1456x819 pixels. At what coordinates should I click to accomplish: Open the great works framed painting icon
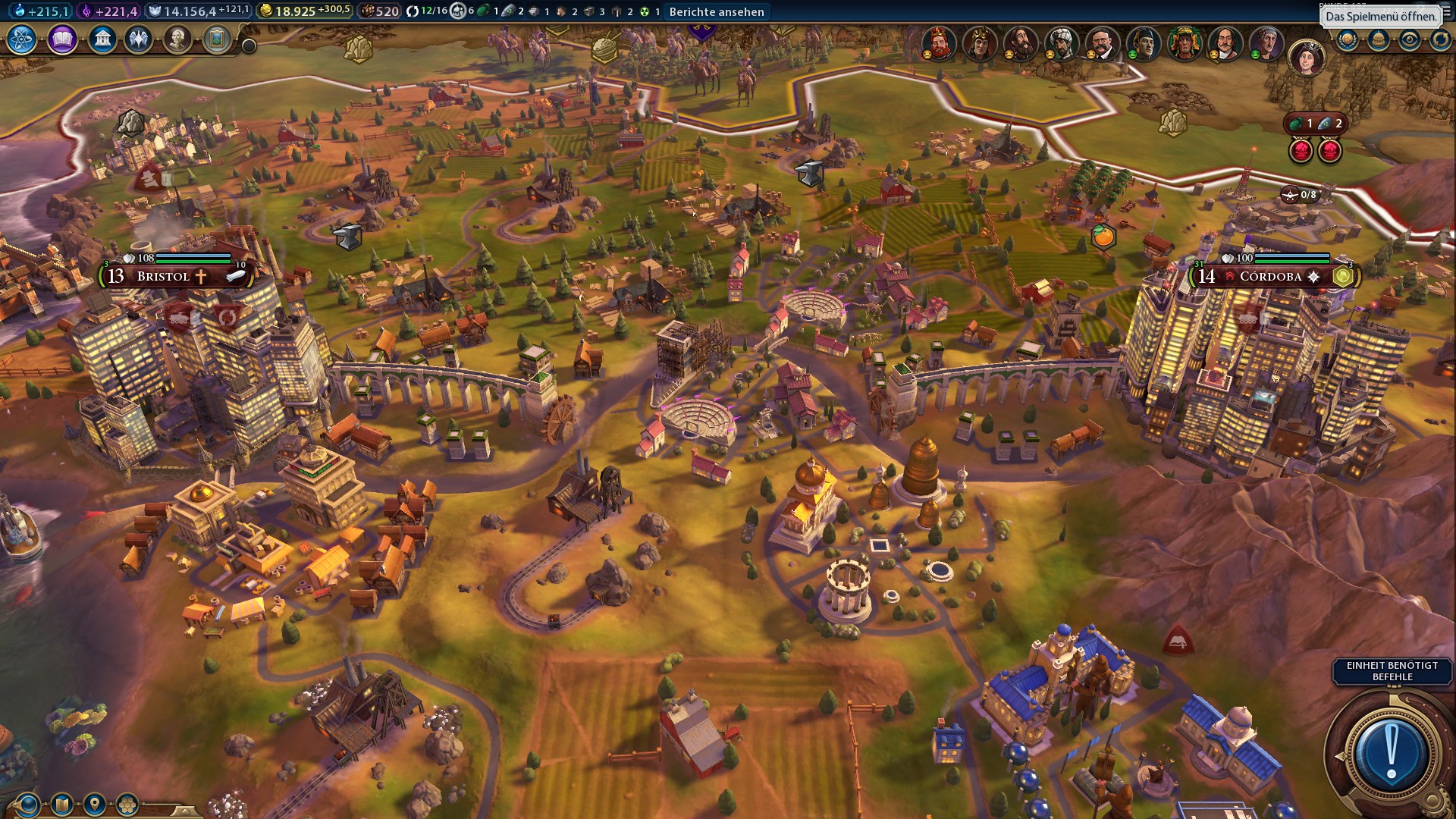[217, 39]
